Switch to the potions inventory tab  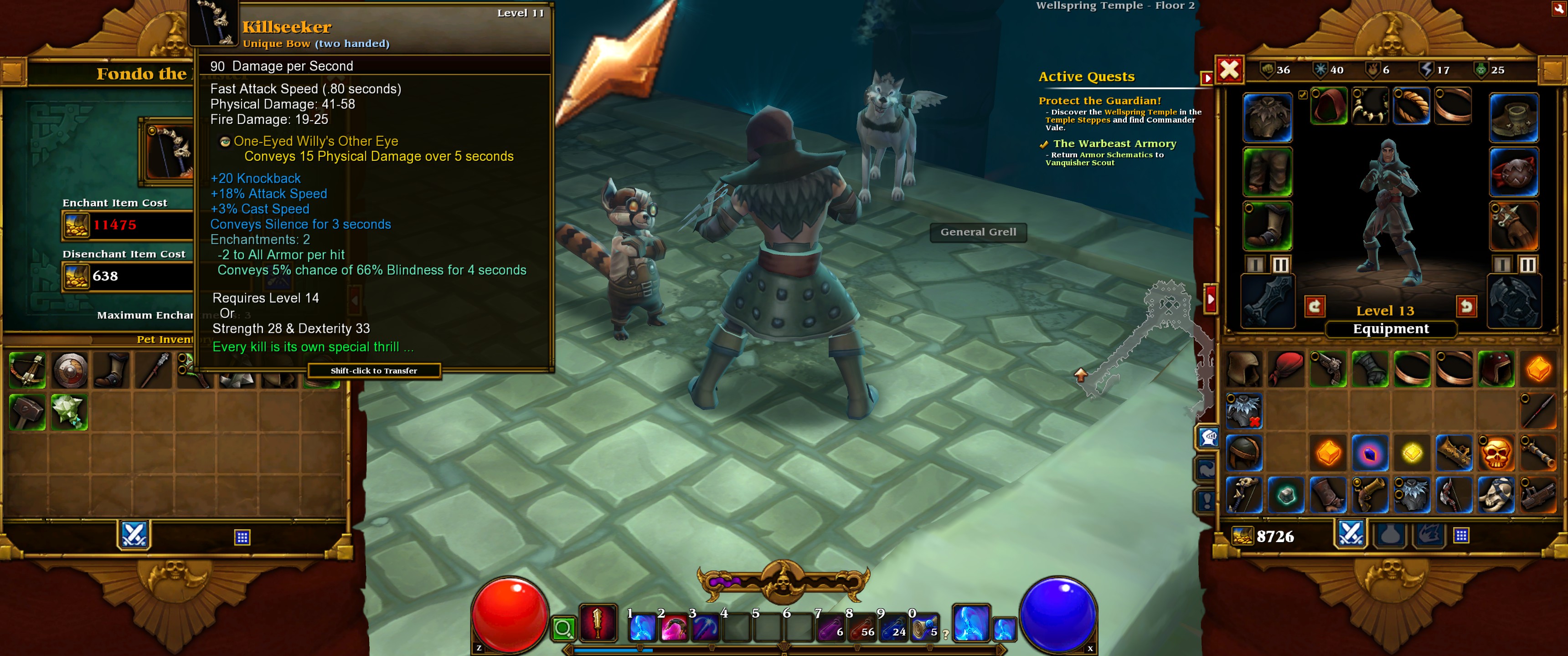click(1391, 536)
